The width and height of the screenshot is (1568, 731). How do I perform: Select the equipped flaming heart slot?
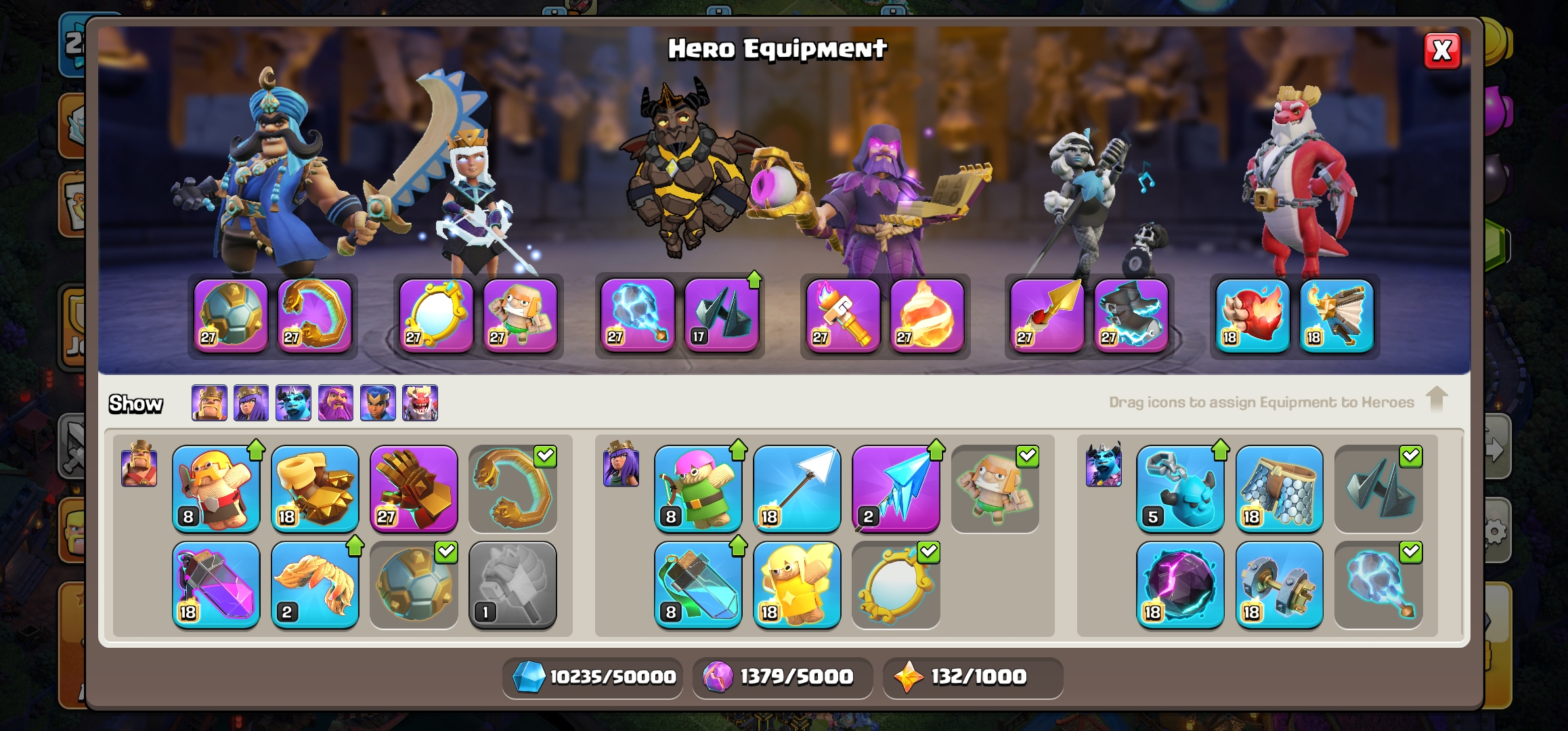pyautogui.click(x=1253, y=315)
